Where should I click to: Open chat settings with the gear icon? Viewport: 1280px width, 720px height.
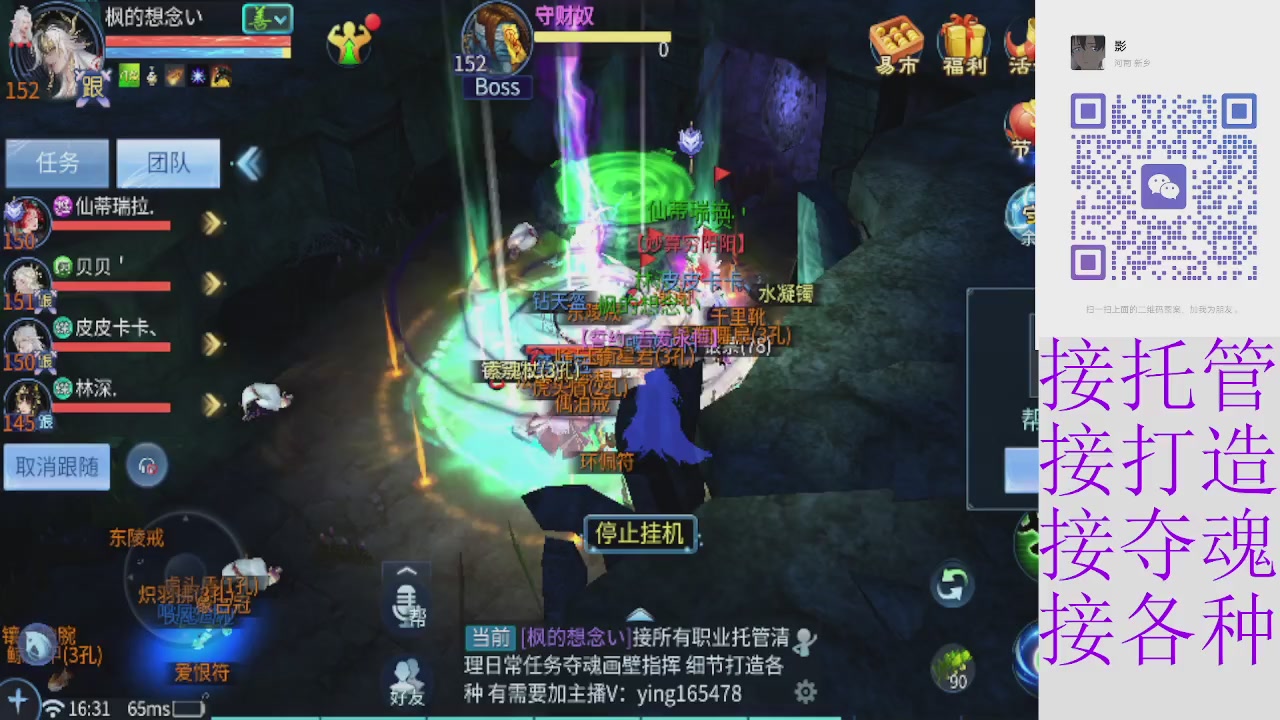pyautogui.click(x=805, y=692)
